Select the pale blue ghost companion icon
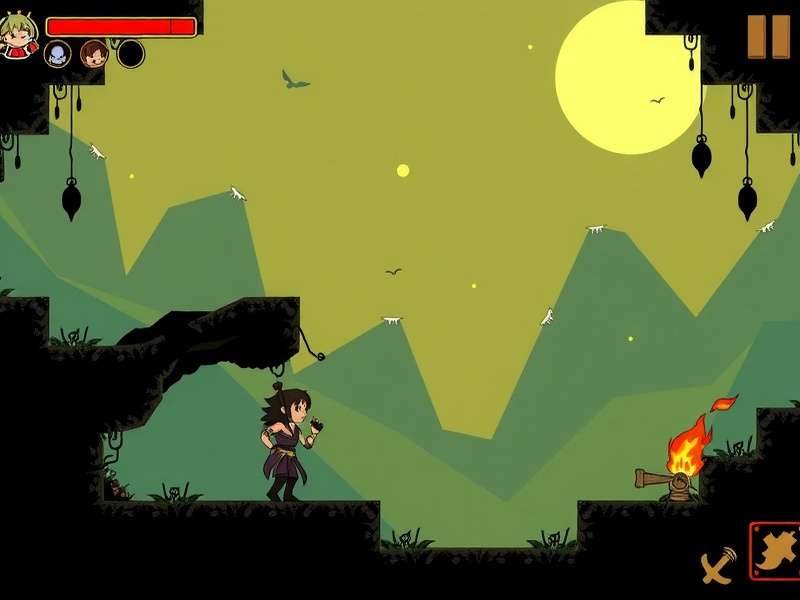 [x=58, y=54]
